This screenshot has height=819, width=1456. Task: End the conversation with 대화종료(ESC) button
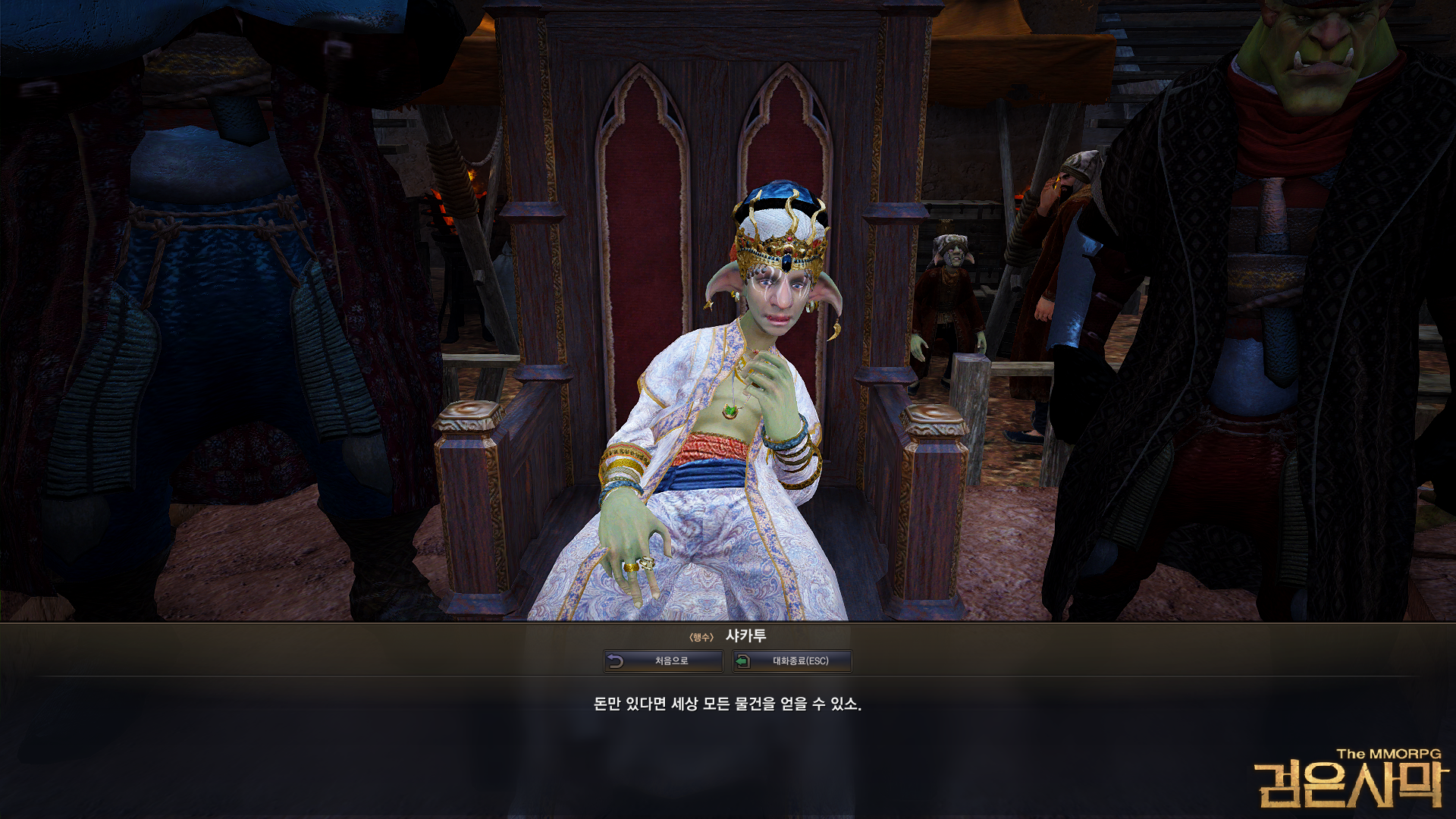click(792, 661)
